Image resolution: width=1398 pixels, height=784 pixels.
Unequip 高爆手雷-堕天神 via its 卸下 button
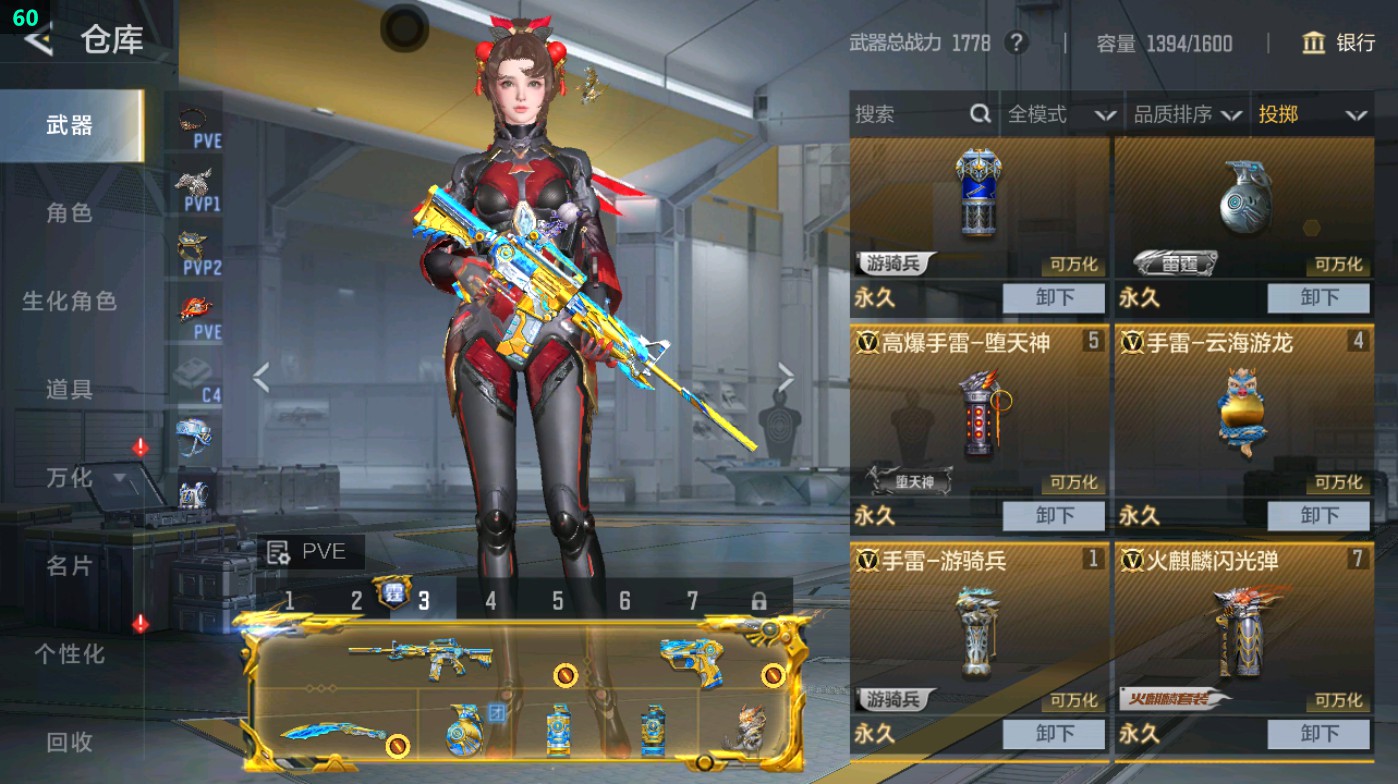(x=1057, y=516)
